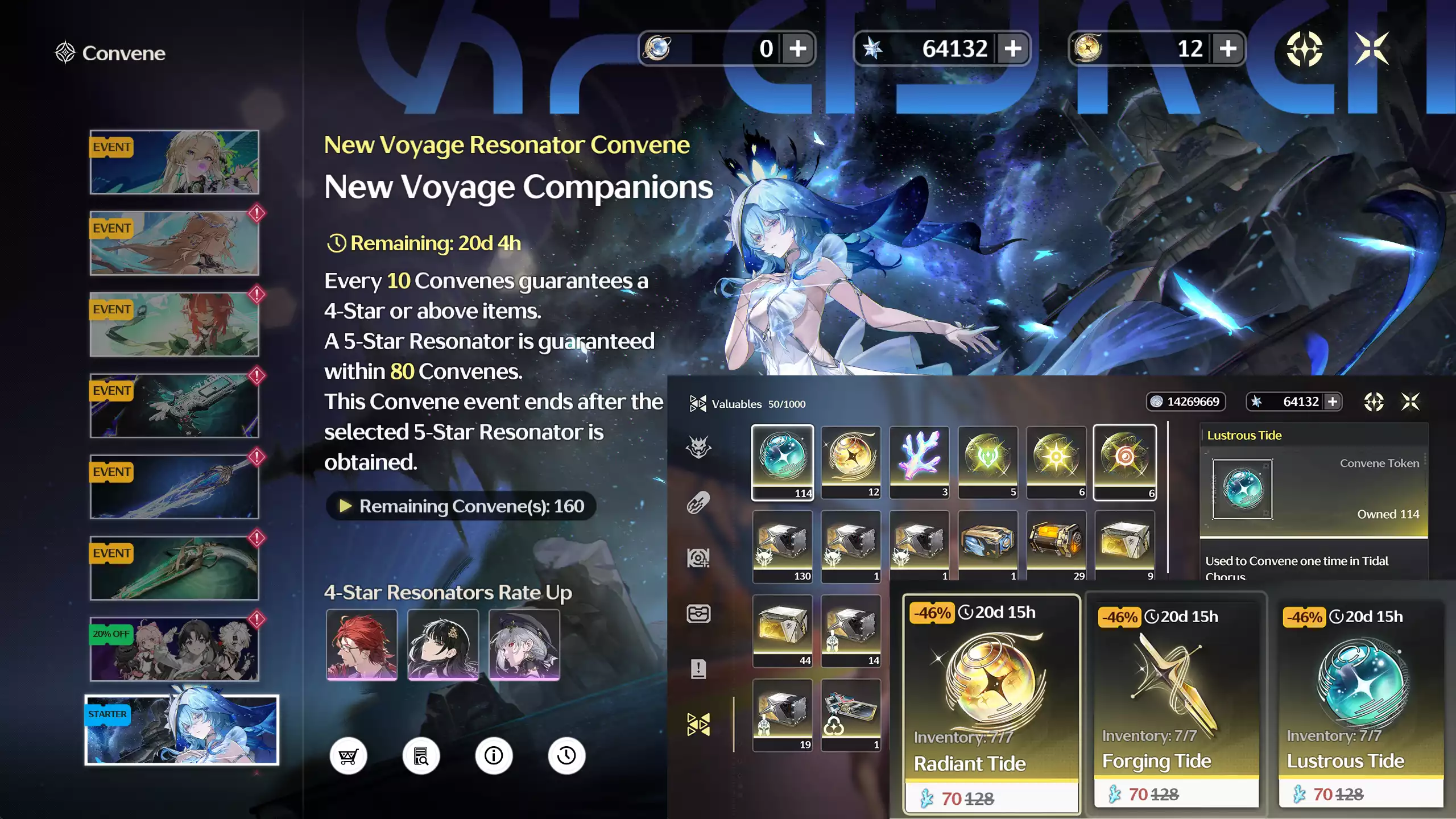Open the Store via shopping cart icon
The image size is (1456, 819).
pos(349,755)
